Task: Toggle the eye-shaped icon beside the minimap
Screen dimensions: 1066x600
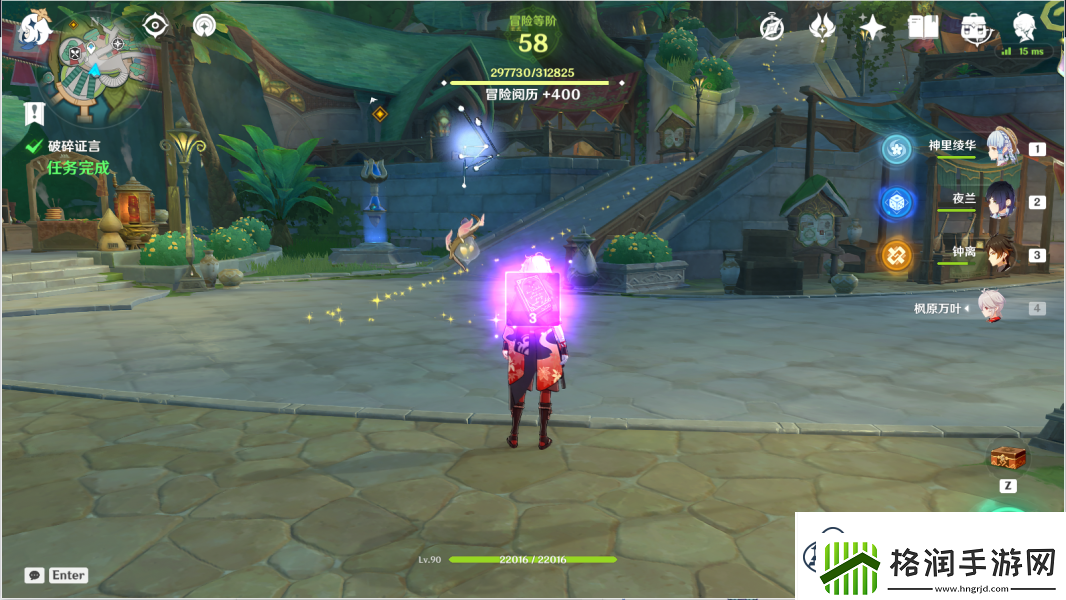Action: [x=154, y=25]
